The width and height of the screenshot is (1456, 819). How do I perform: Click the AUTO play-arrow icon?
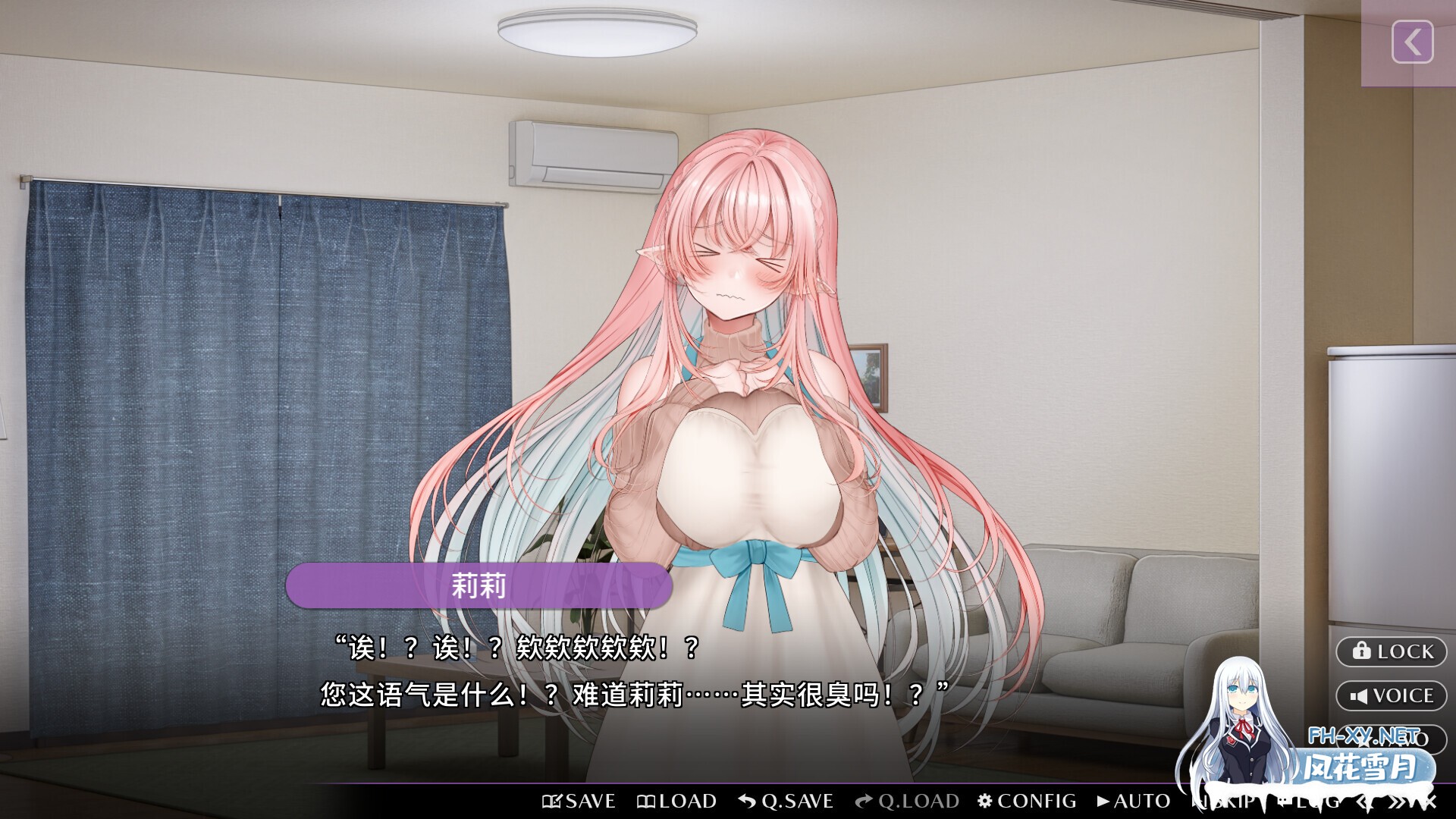[1104, 801]
